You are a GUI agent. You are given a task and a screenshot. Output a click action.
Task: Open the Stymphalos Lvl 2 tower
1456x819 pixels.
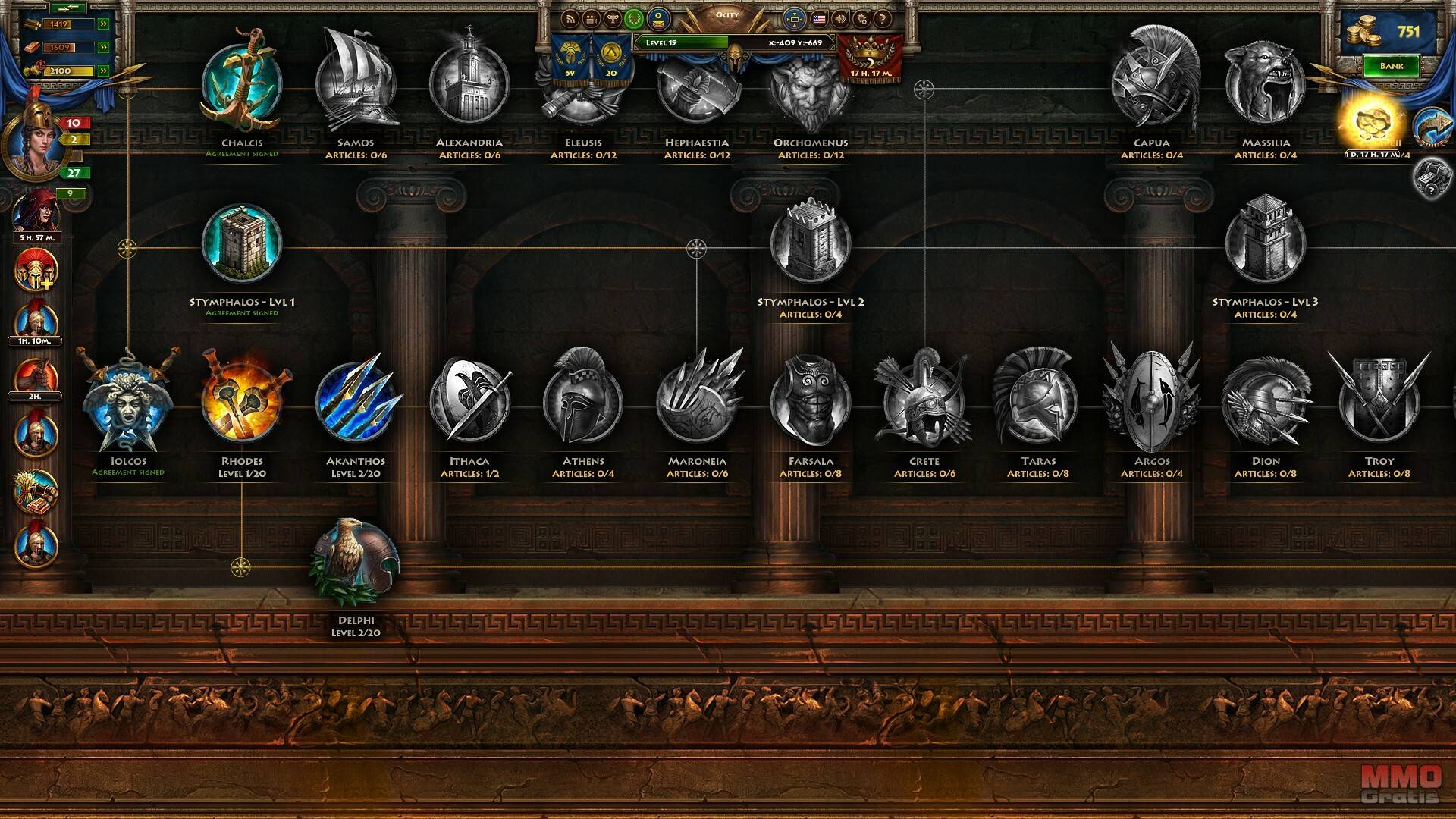click(x=810, y=243)
